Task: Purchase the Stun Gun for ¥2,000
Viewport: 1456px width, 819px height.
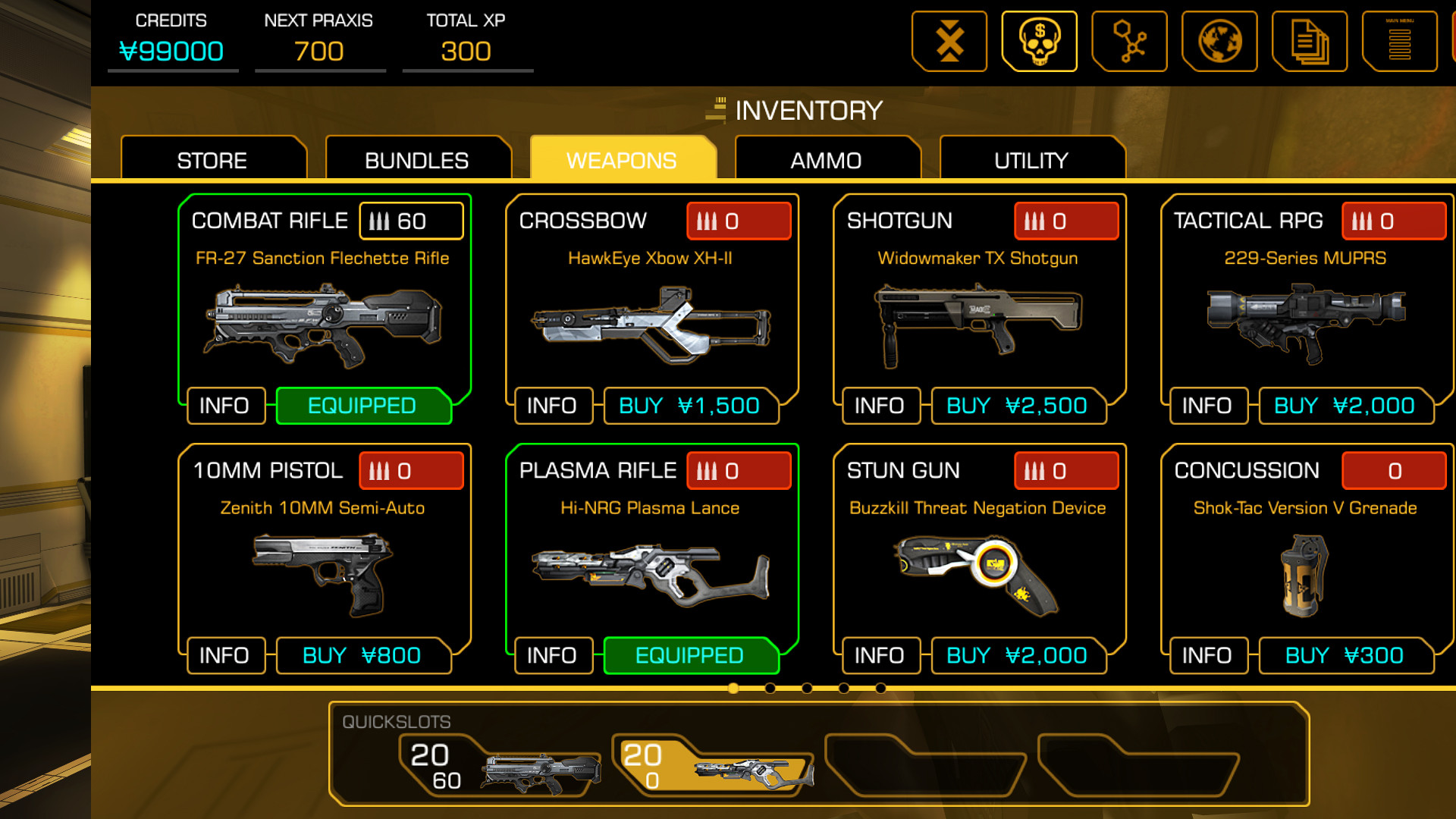Action: tap(1016, 655)
